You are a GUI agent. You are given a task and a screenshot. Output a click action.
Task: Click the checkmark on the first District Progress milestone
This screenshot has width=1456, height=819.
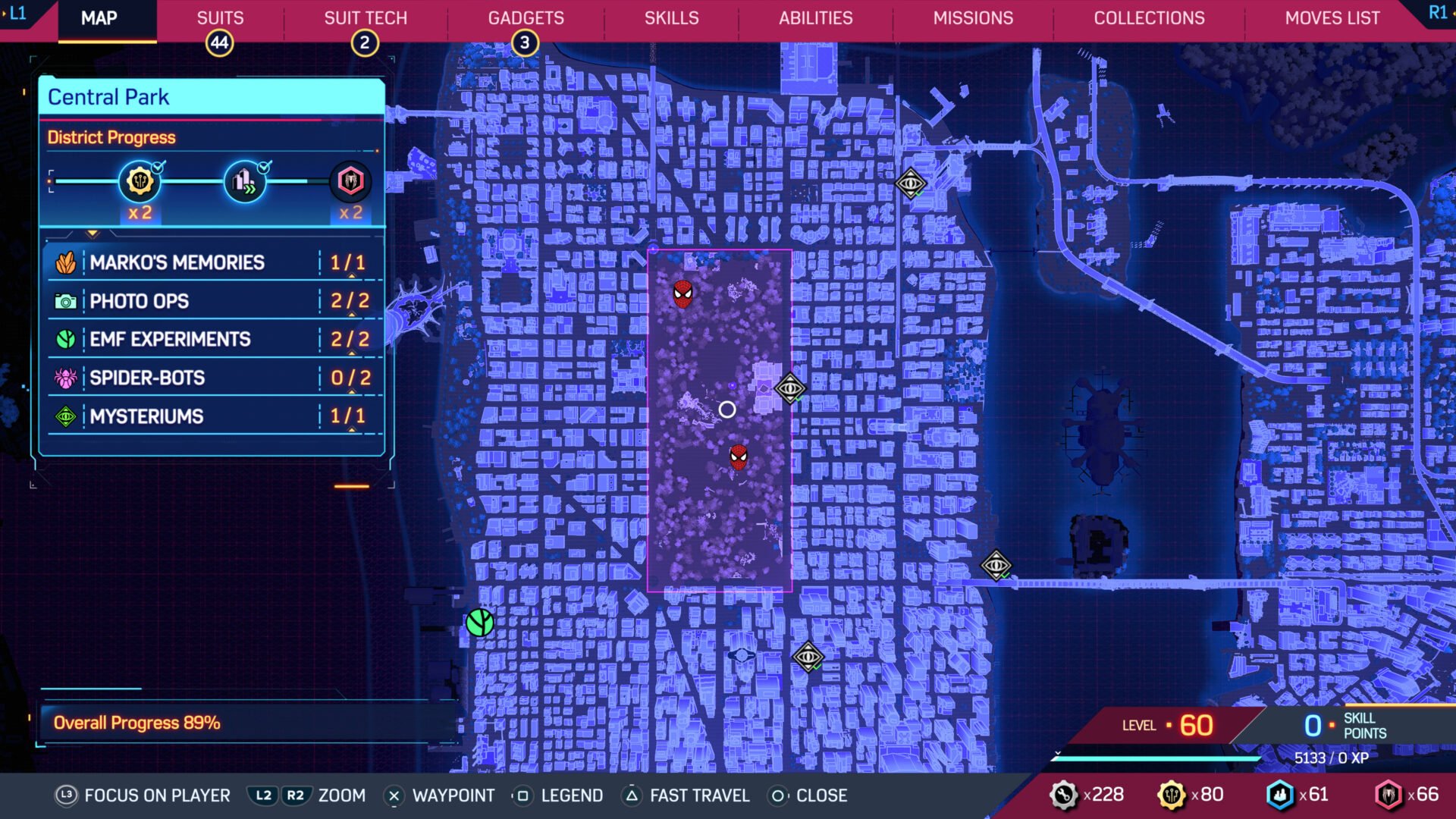[x=157, y=168]
